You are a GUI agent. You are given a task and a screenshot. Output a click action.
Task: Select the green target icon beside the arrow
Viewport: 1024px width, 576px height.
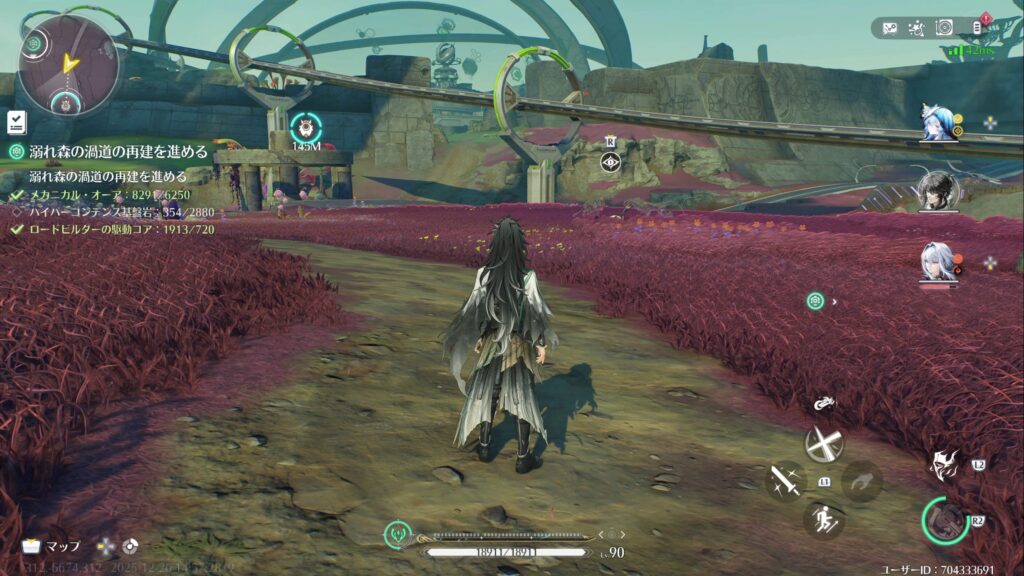[816, 301]
